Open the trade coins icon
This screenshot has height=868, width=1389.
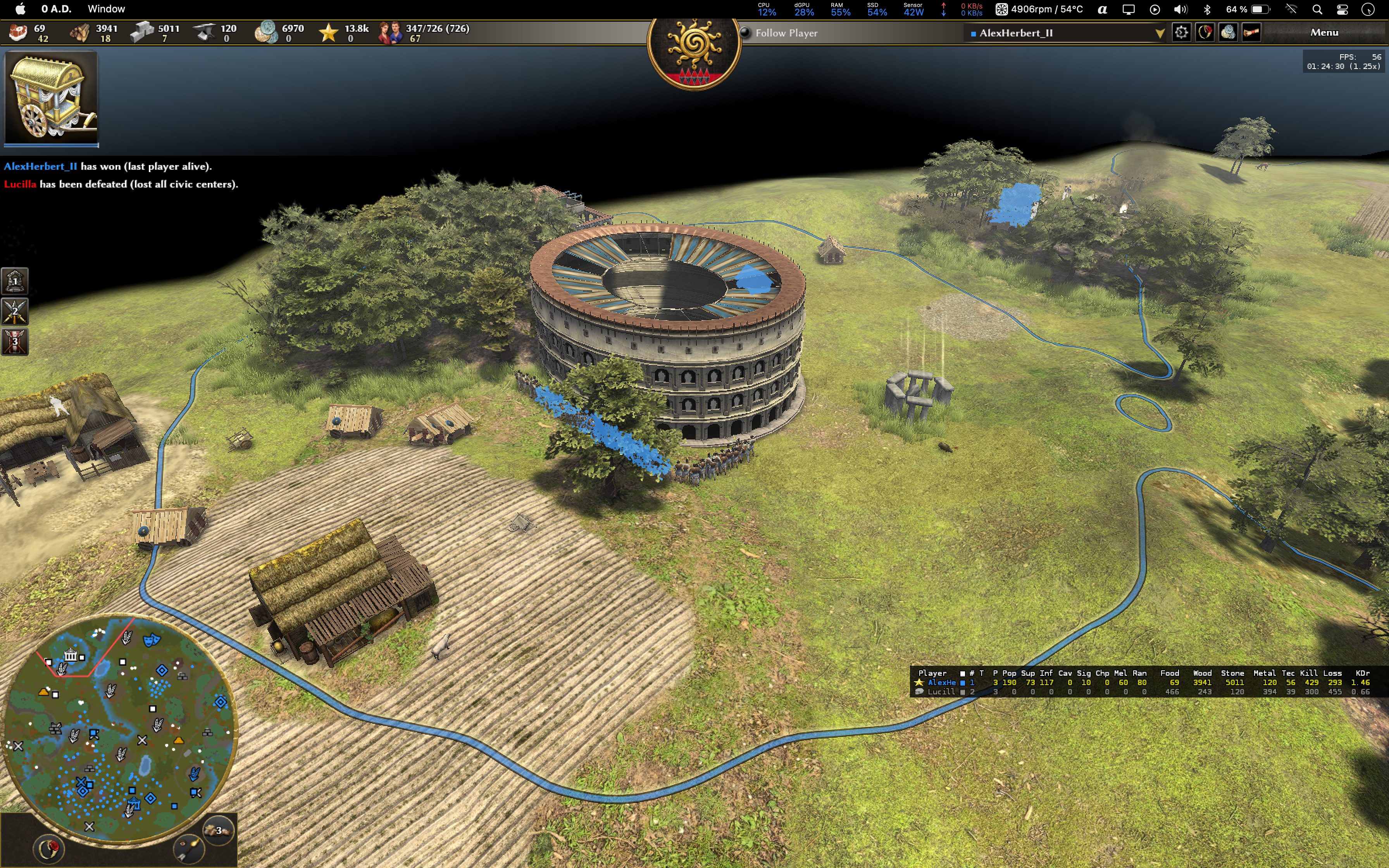(1228, 33)
